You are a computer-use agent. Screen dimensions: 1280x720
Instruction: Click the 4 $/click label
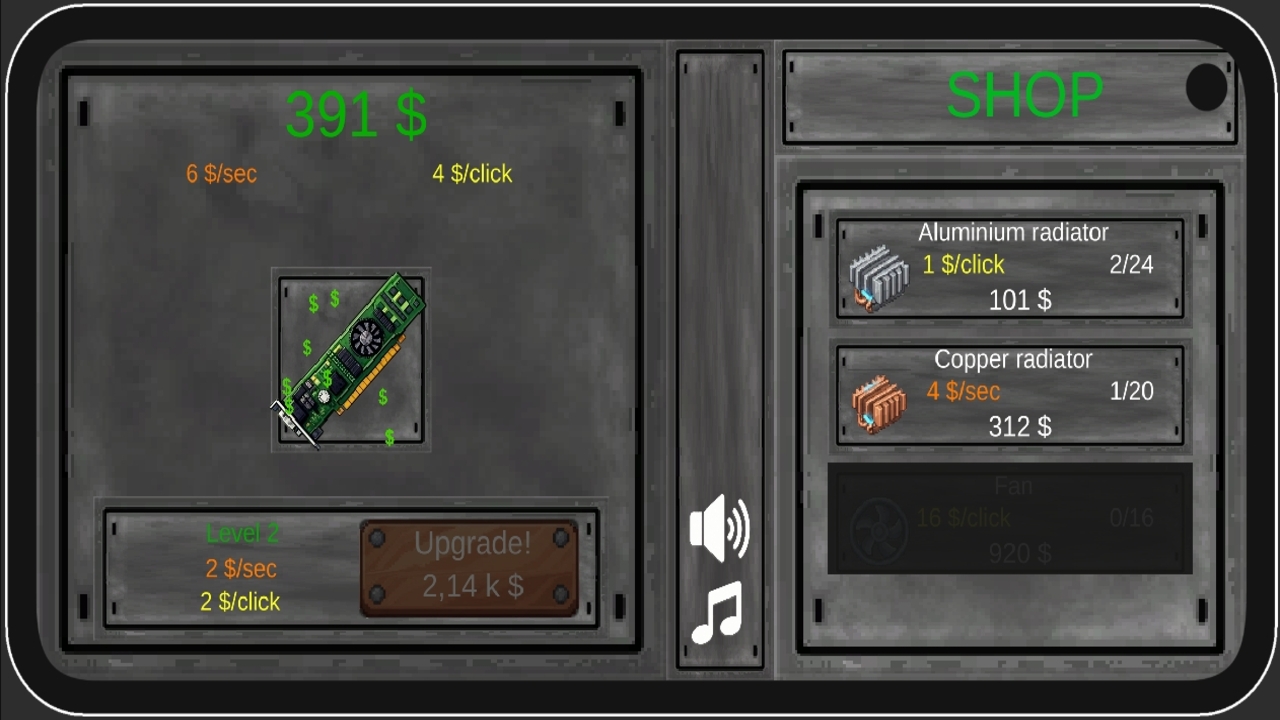pyautogui.click(x=472, y=174)
